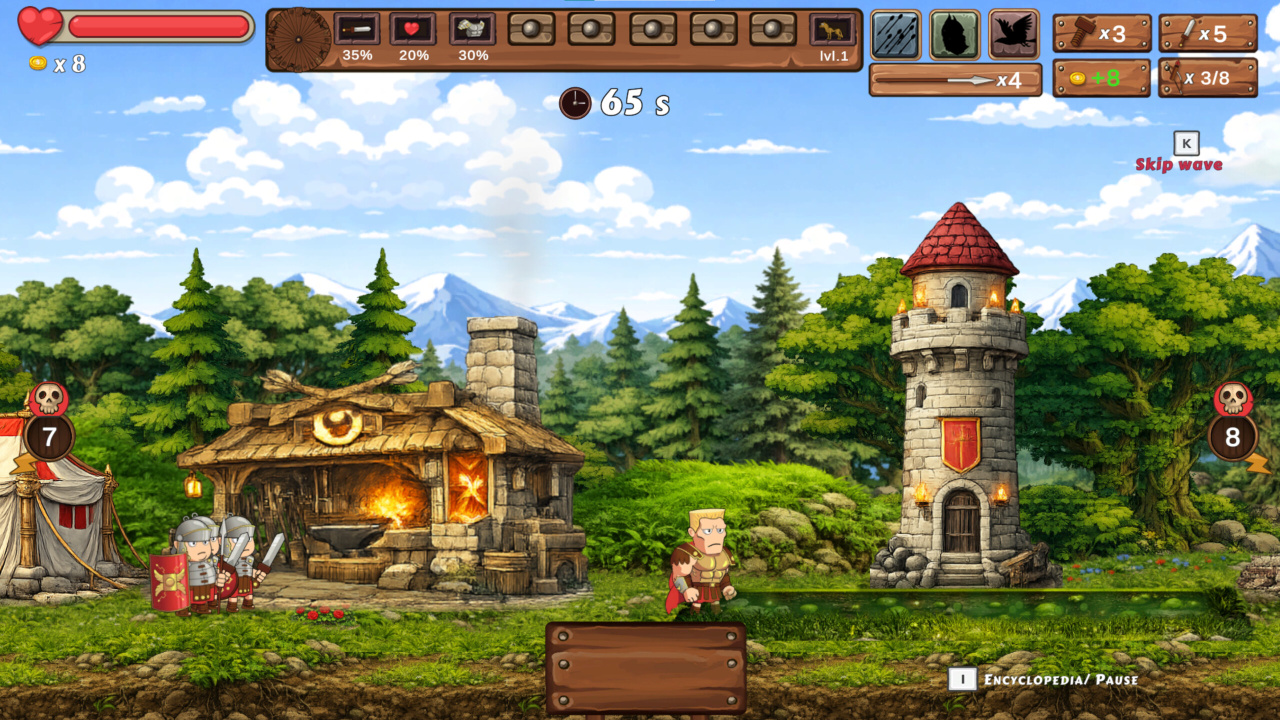Activate the black crow ability
1280x720 pixels.
[1014, 35]
